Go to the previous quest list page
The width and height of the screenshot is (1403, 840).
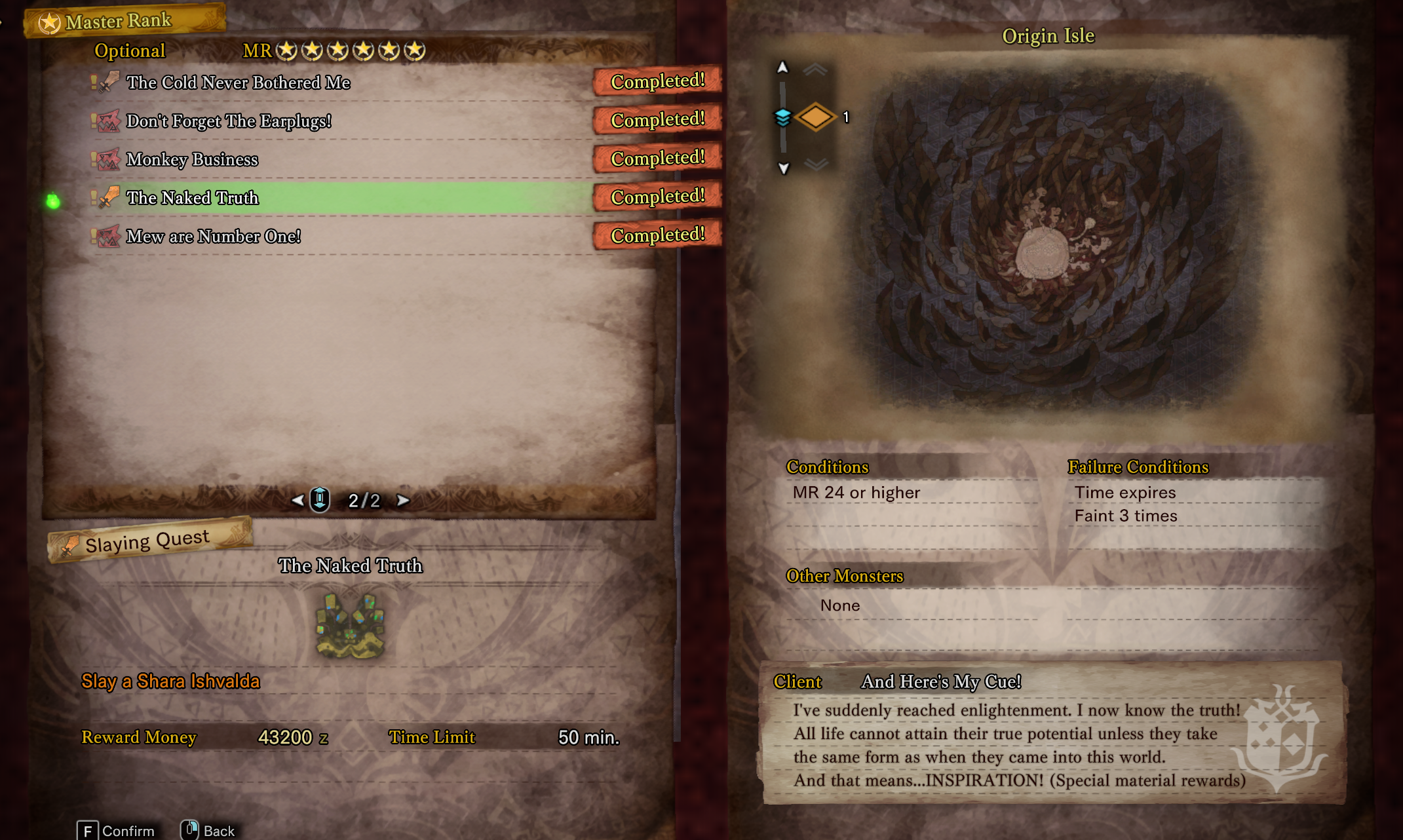tap(298, 501)
